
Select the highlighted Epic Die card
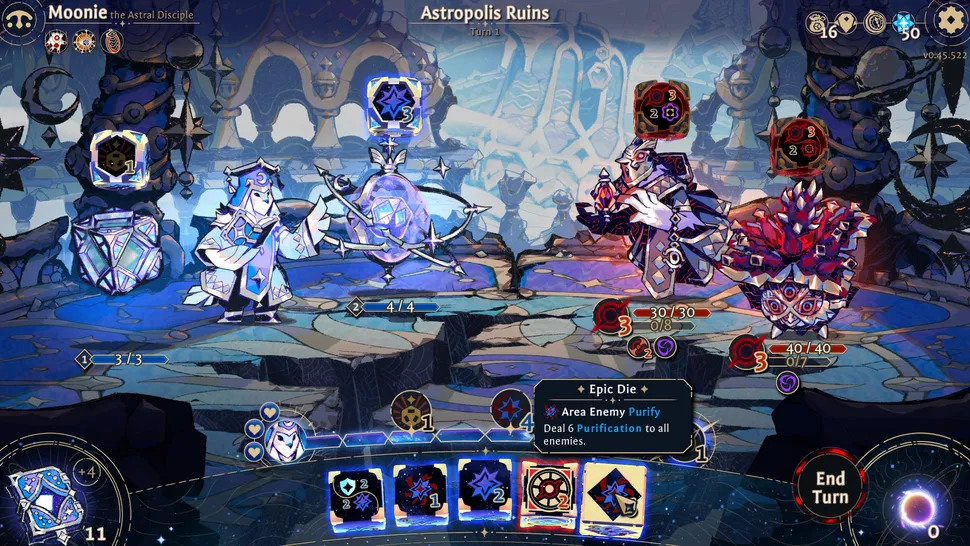point(613,494)
